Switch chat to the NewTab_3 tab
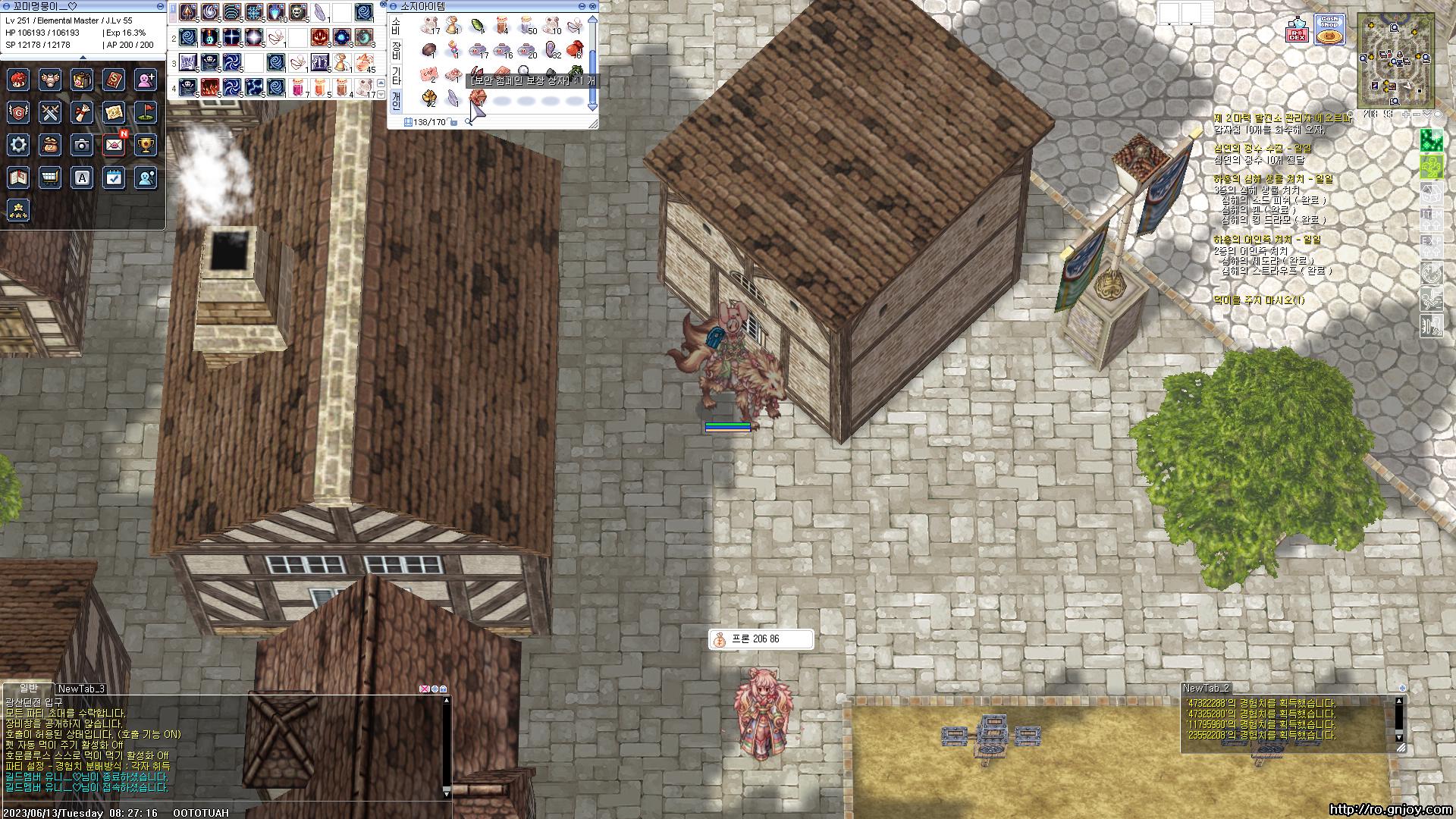 pyautogui.click(x=82, y=689)
